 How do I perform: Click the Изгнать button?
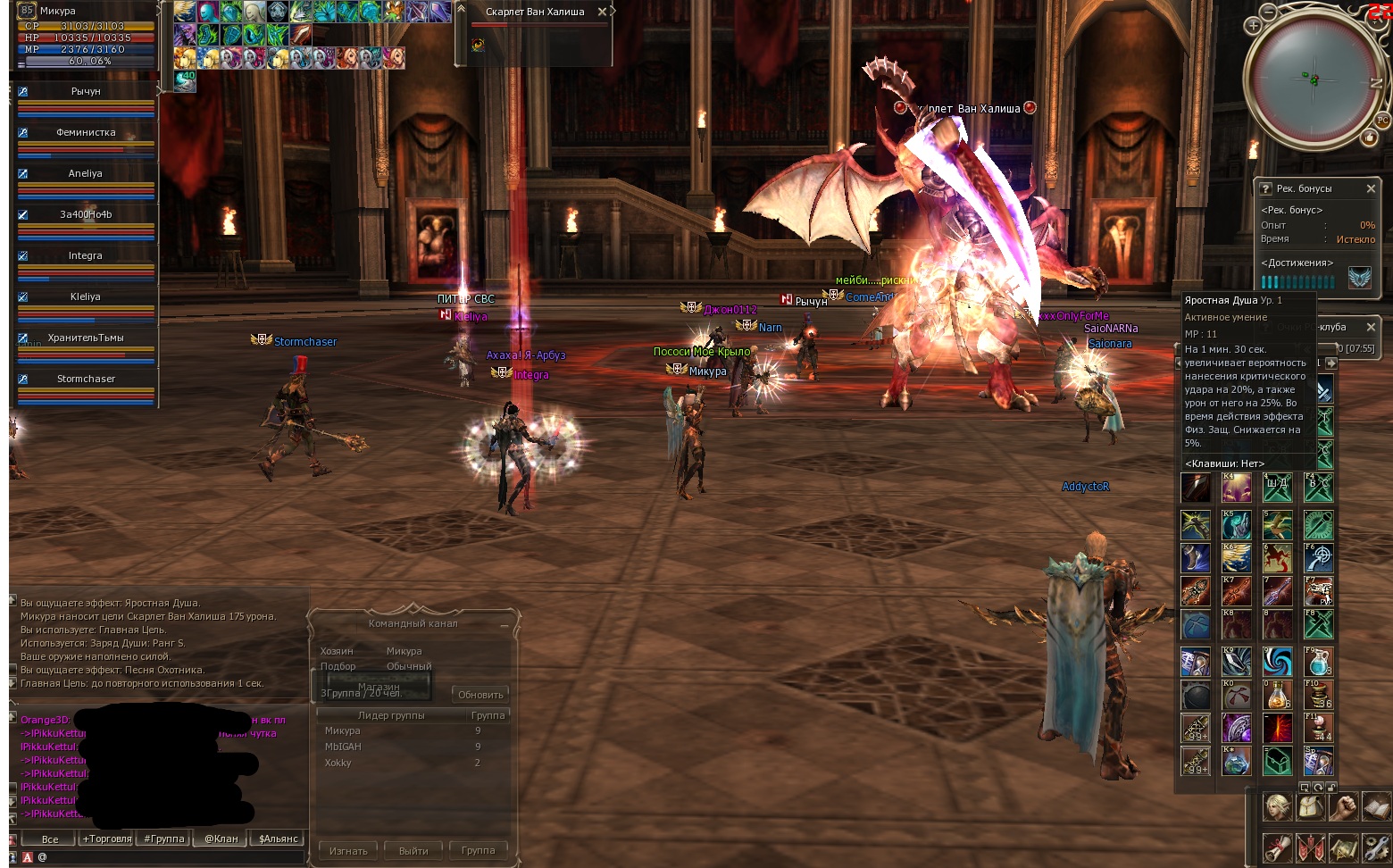(348, 851)
